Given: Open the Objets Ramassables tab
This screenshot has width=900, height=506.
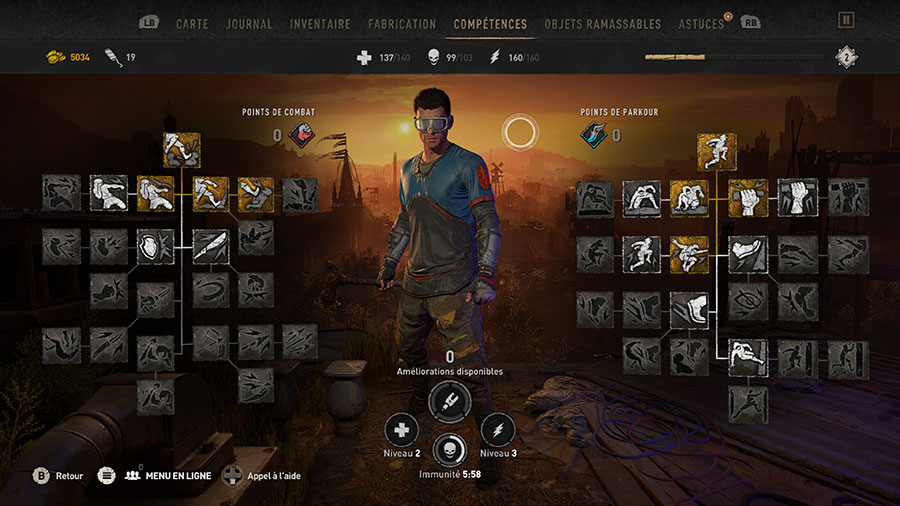Looking at the screenshot, I should coord(603,23).
